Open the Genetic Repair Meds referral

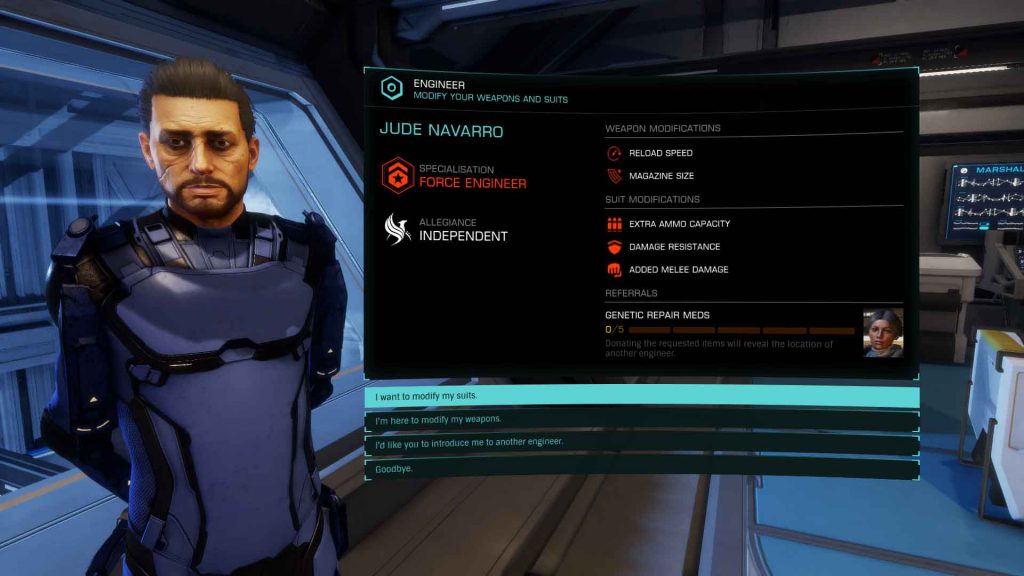(x=657, y=315)
